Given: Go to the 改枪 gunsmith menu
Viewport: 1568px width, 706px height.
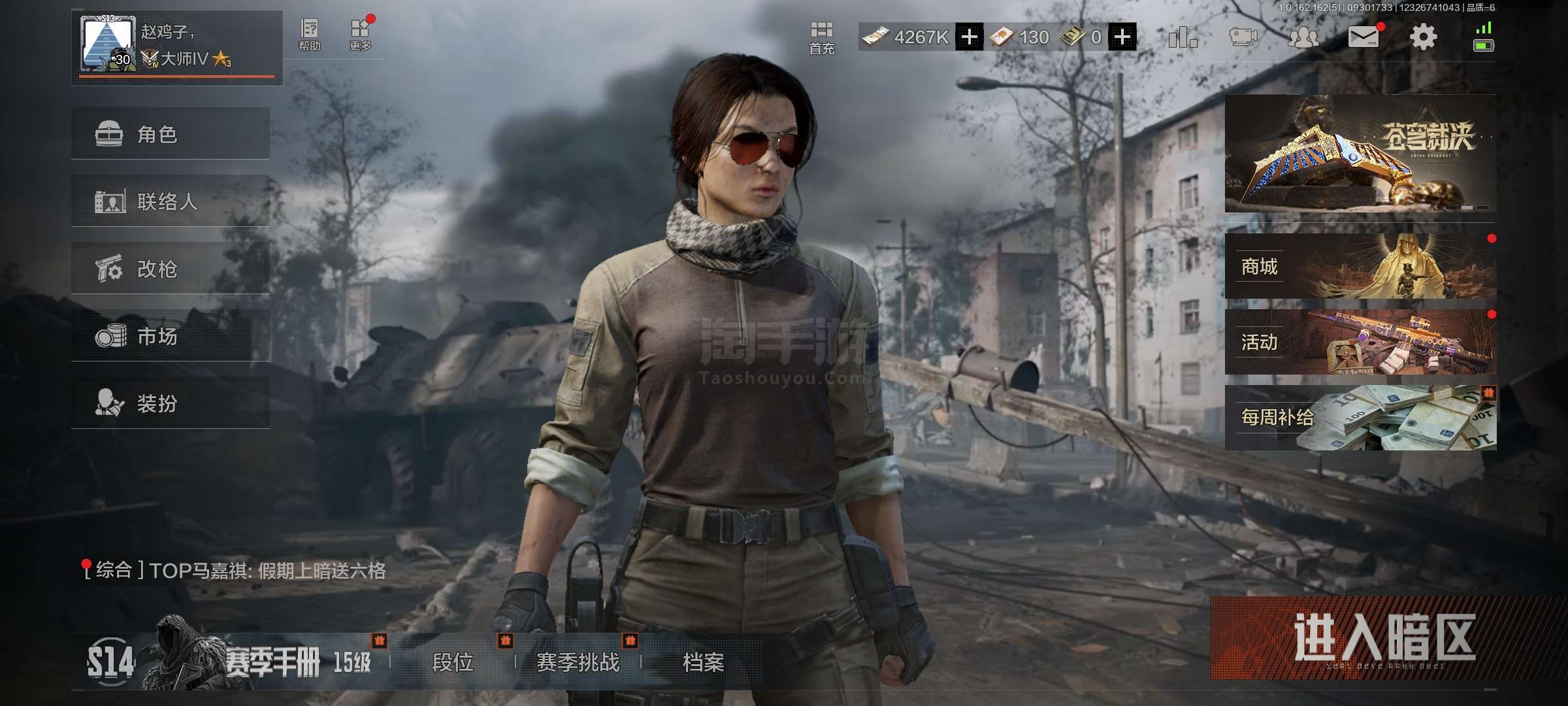Looking at the screenshot, I should [170, 269].
